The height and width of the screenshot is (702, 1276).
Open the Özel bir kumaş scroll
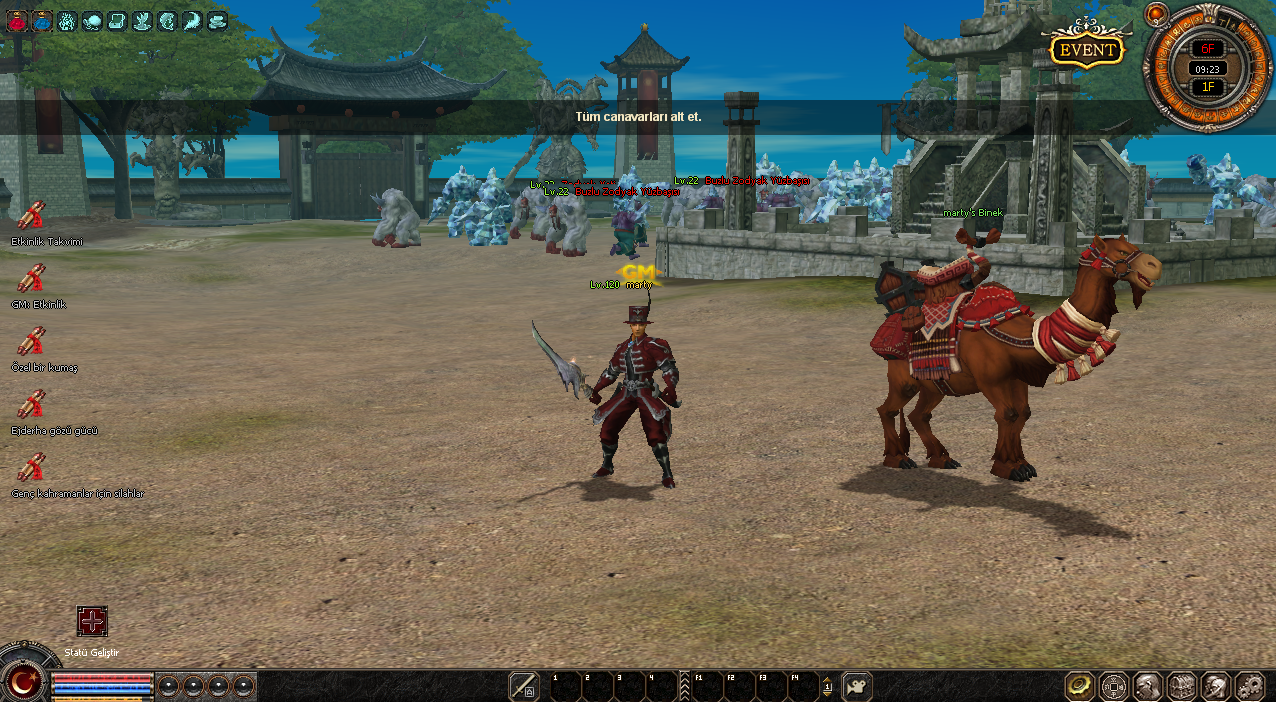[x=31, y=341]
